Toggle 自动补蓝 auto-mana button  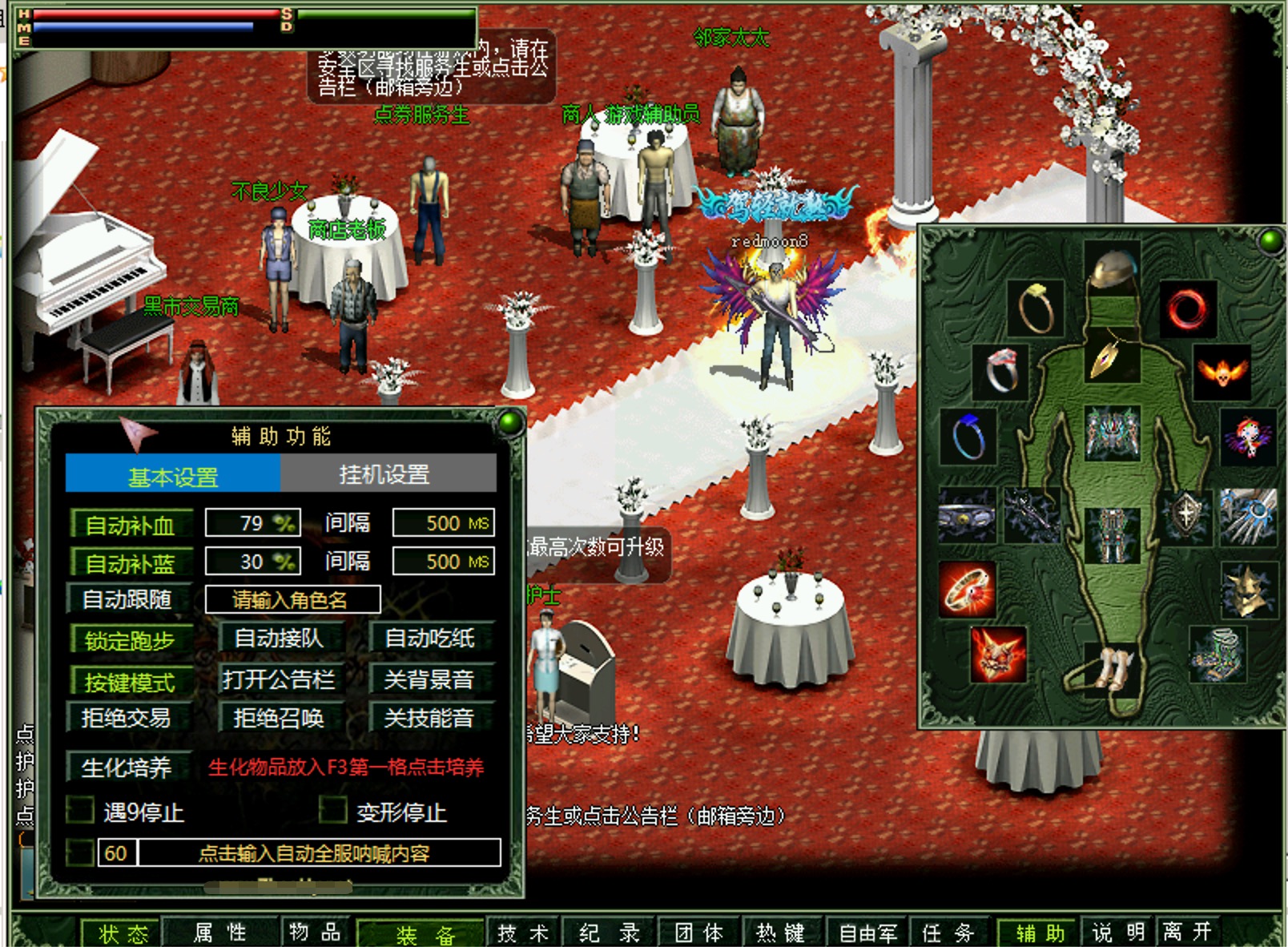click(x=131, y=562)
